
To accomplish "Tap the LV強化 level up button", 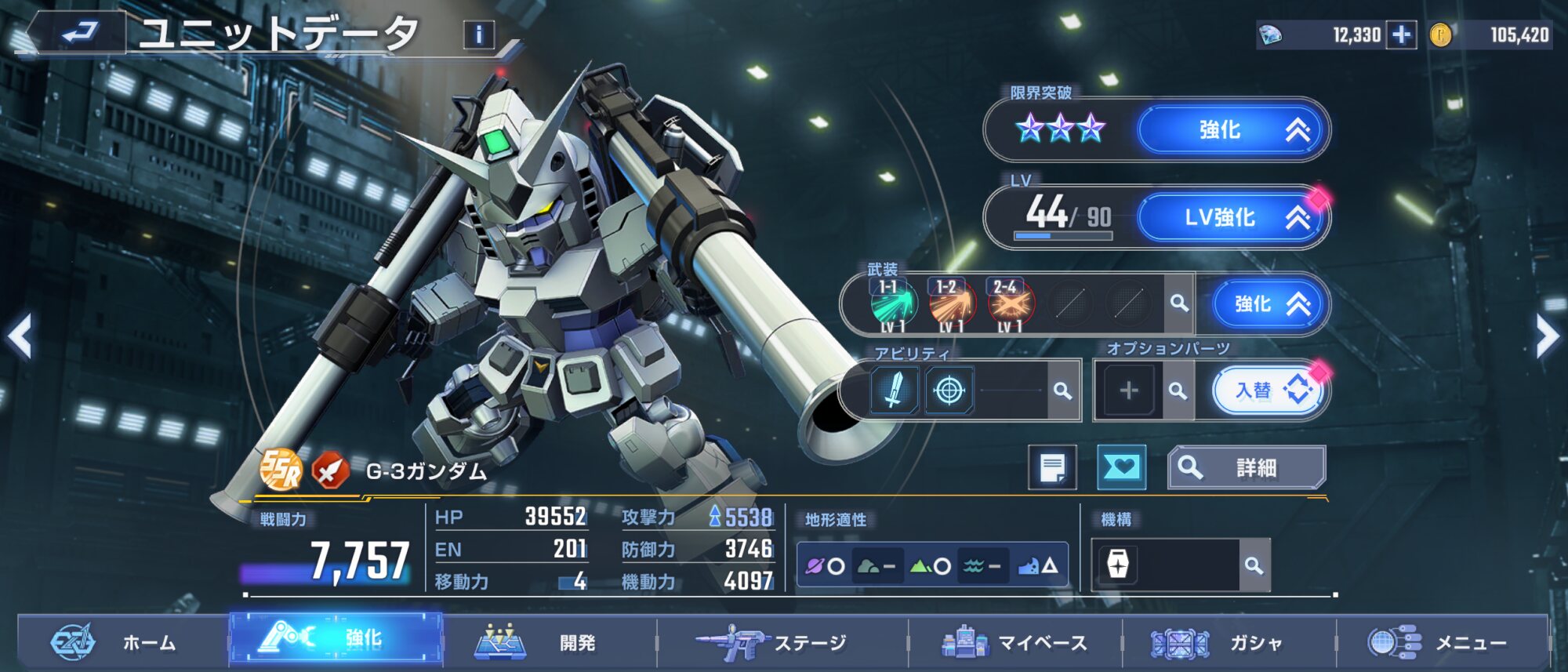I will point(1232,217).
